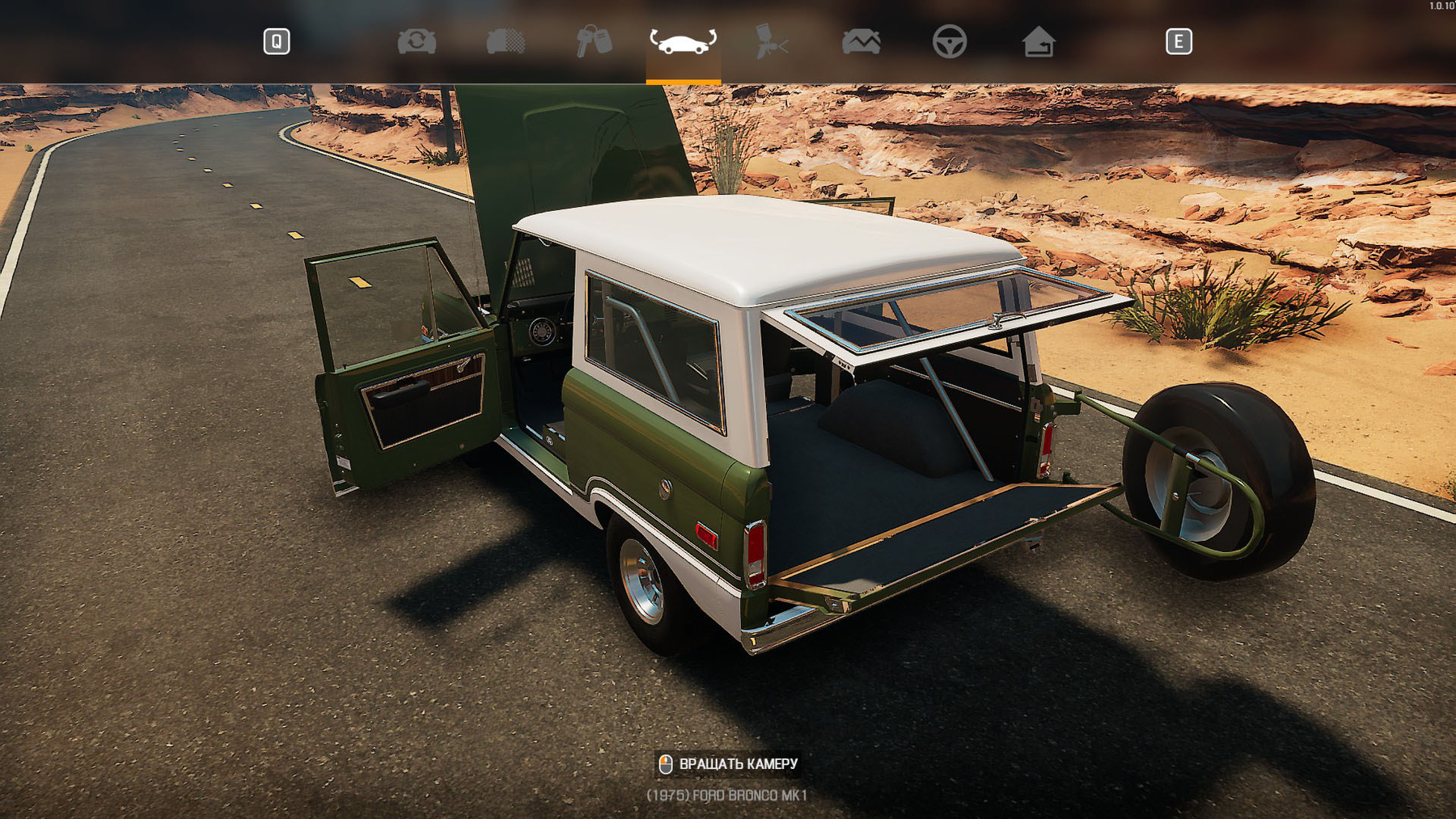This screenshot has height=819, width=1456.
Task: Open the car swap tab
Action: (417, 41)
